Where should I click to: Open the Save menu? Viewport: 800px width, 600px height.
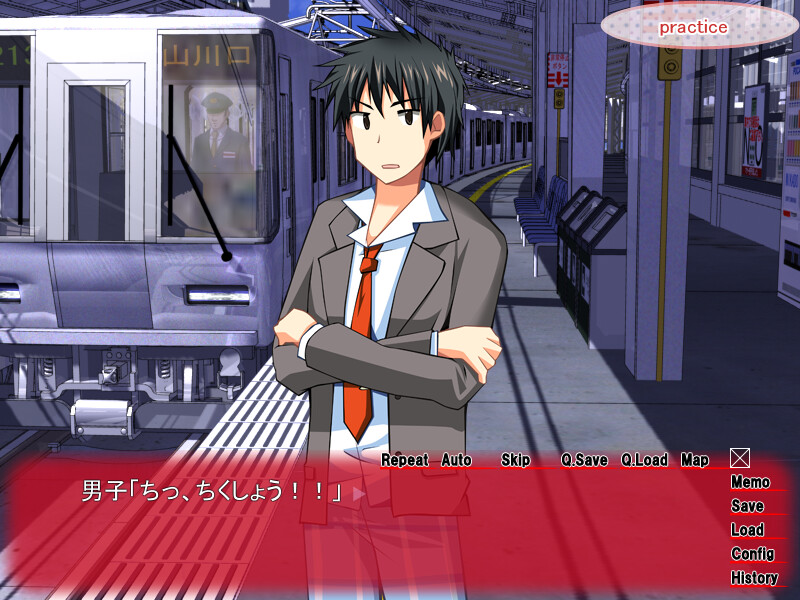coord(747,506)
